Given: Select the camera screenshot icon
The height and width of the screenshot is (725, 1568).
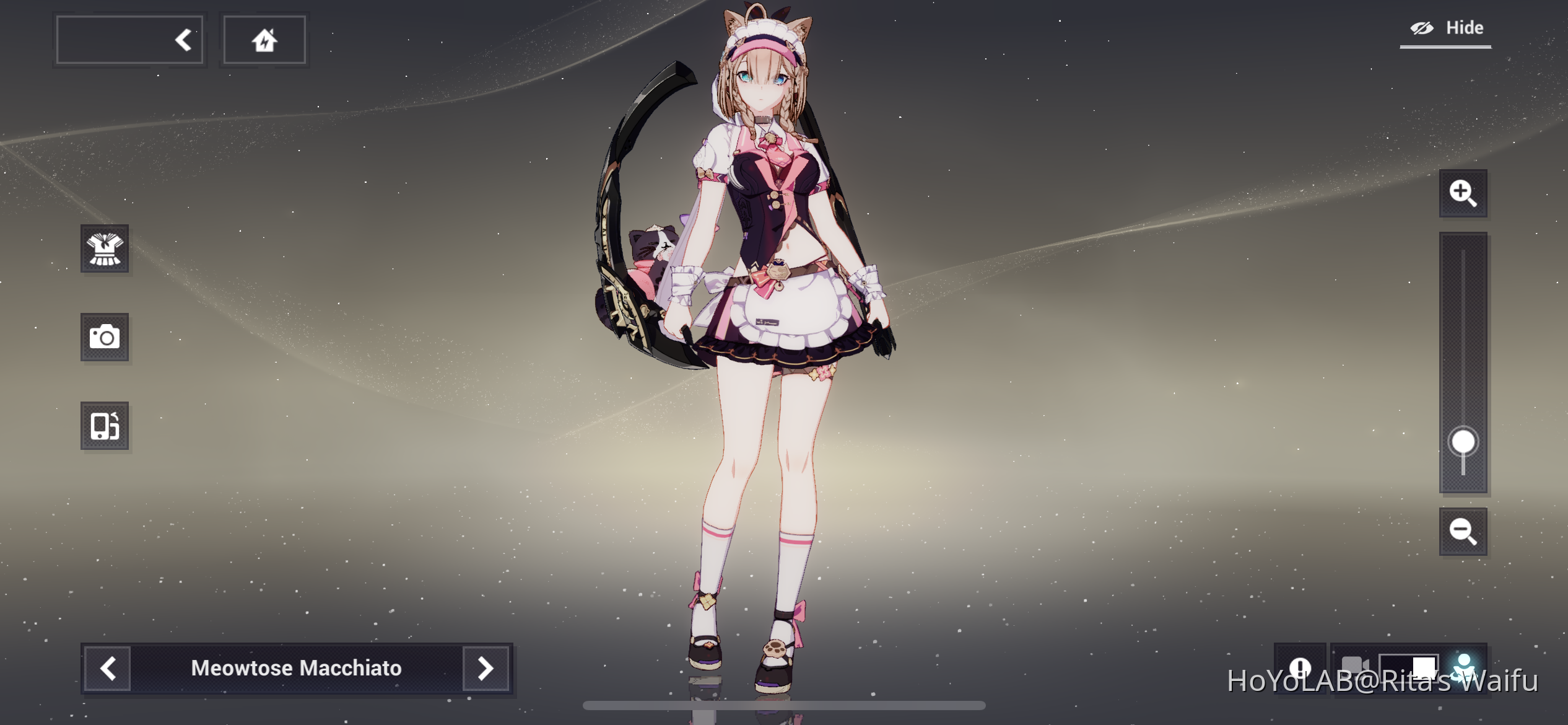Looking at the screenshot, I should (105, 338).
